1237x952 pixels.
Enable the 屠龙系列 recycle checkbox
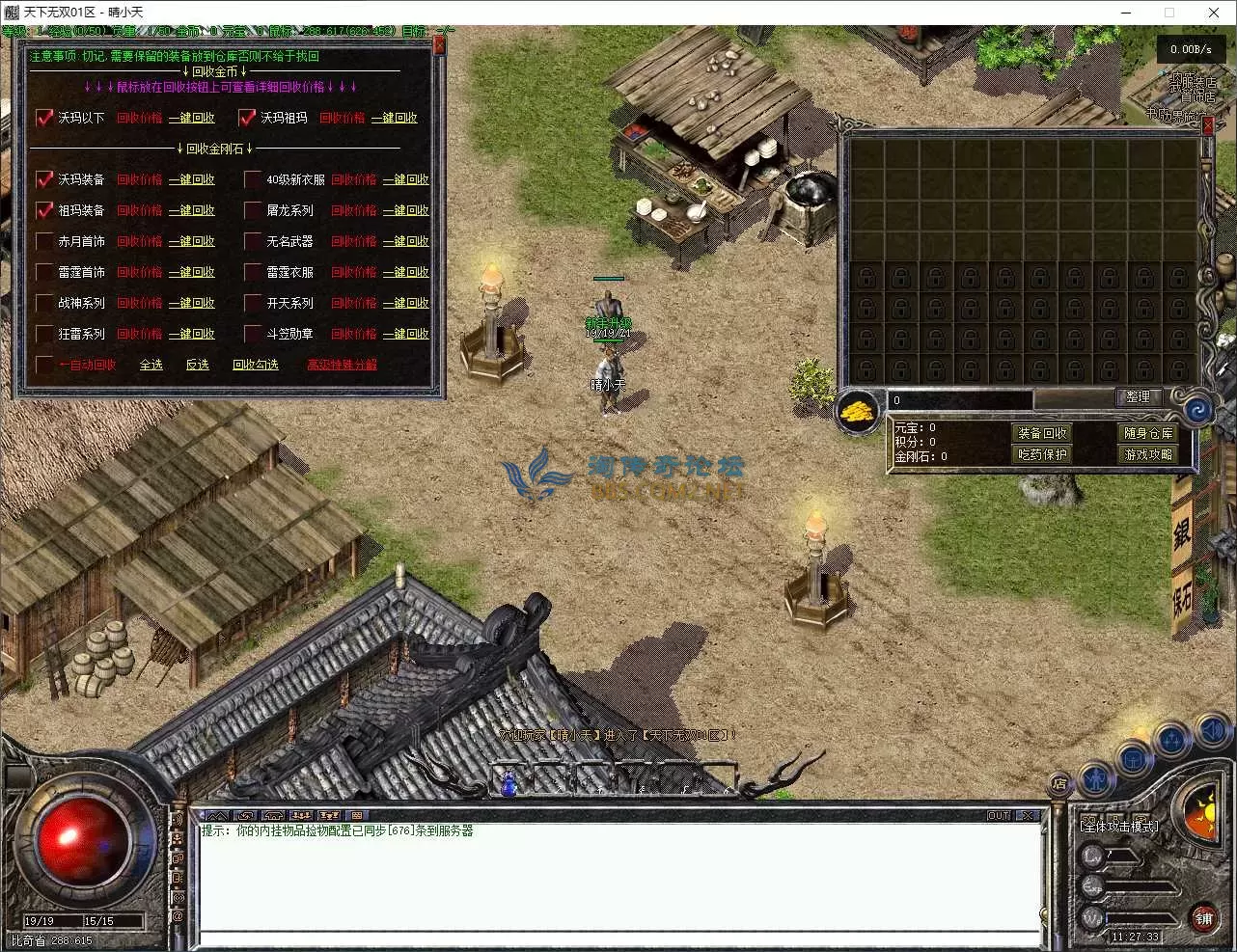pos(253,210)
